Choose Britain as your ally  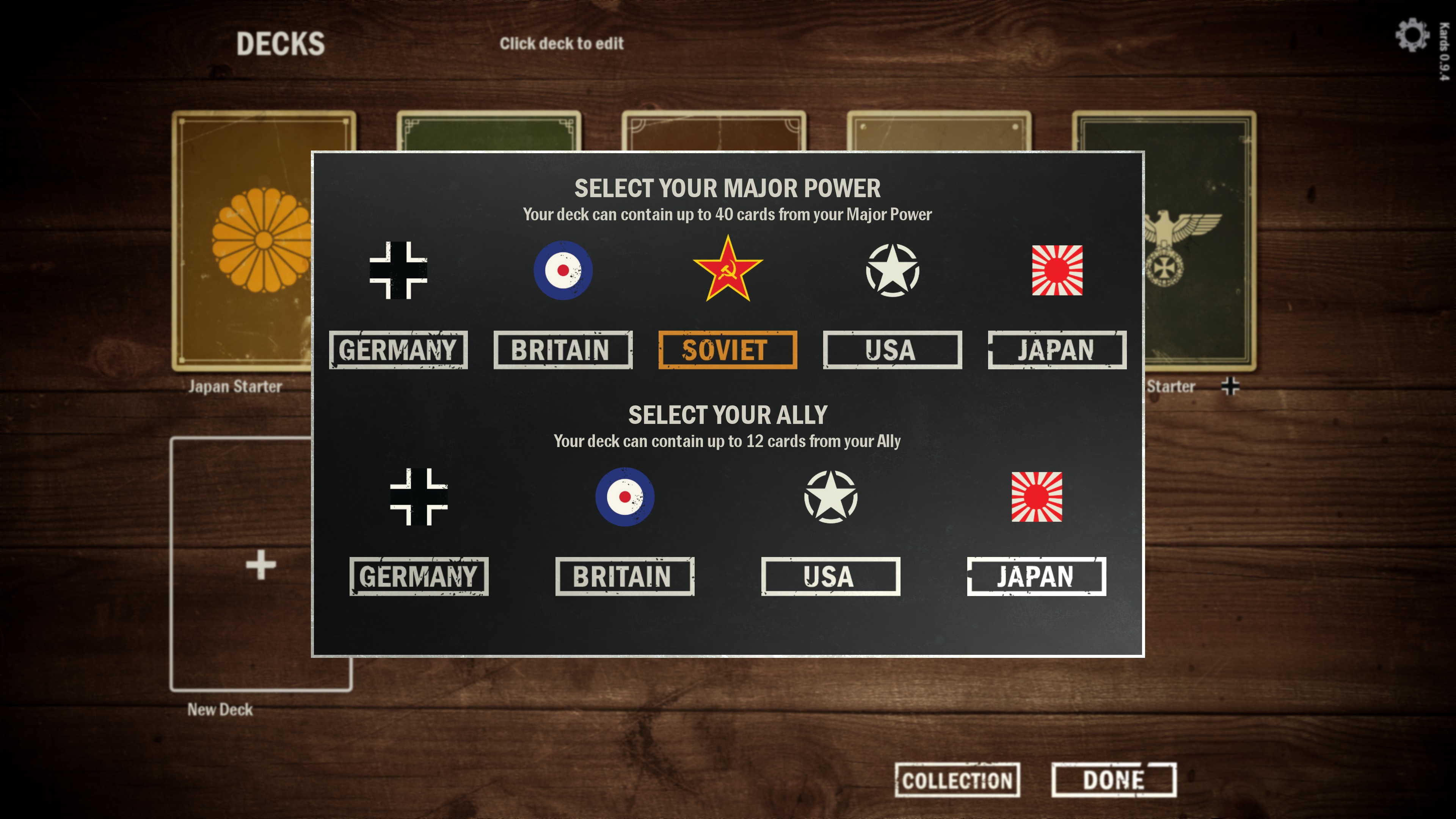point(624,576)
